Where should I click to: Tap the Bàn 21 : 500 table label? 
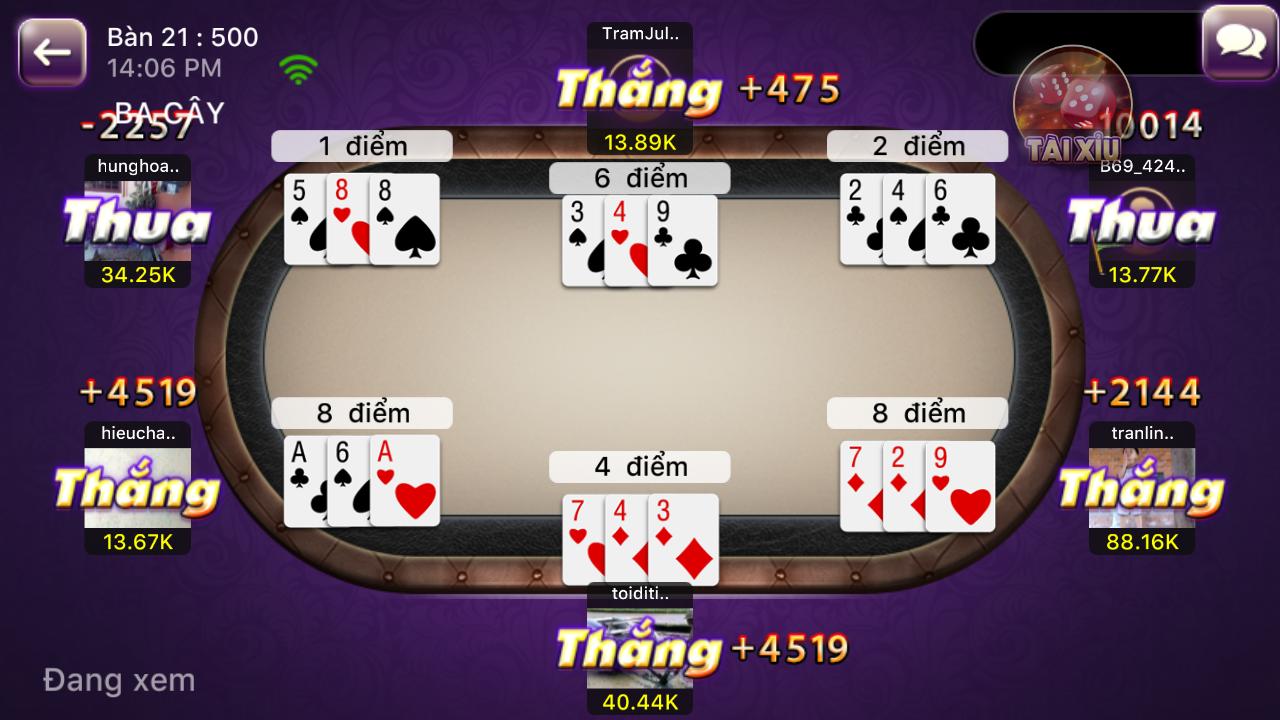[x=183, y=37]
